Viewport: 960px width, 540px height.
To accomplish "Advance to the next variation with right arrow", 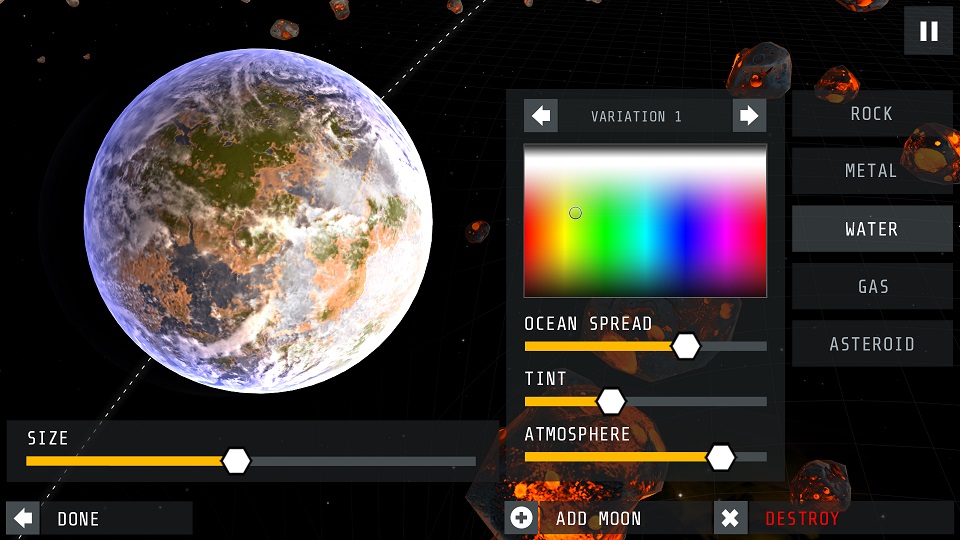I will tap(749, 116).
